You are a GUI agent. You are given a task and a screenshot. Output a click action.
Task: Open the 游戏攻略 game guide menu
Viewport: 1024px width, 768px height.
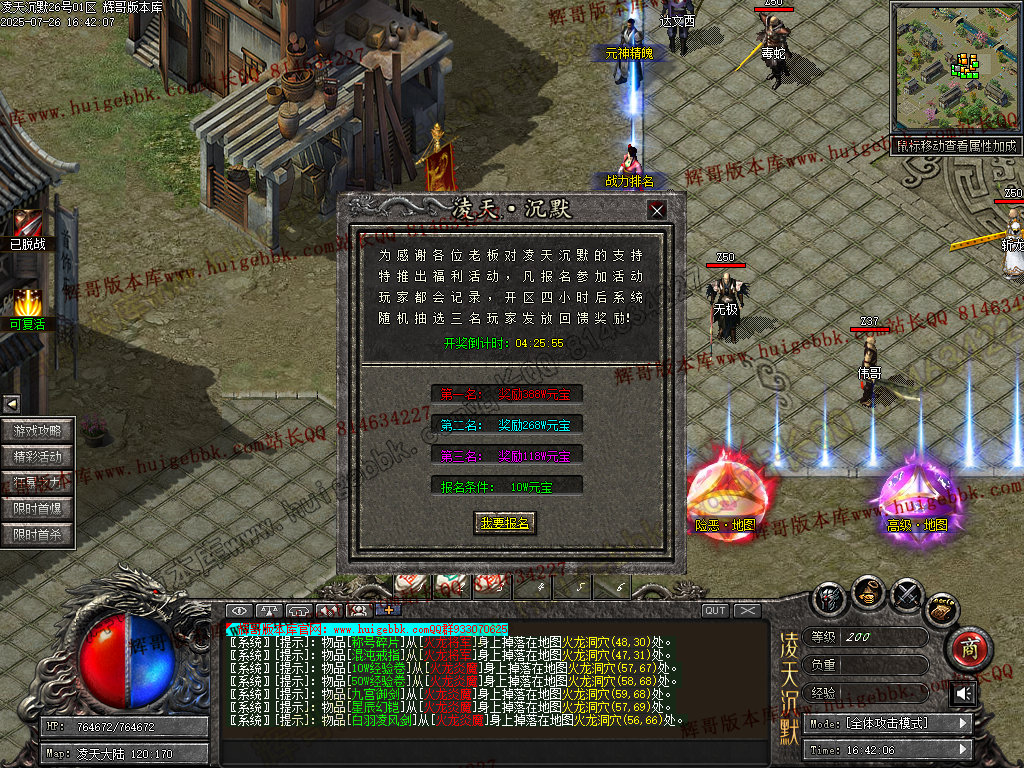click(38, 431)
